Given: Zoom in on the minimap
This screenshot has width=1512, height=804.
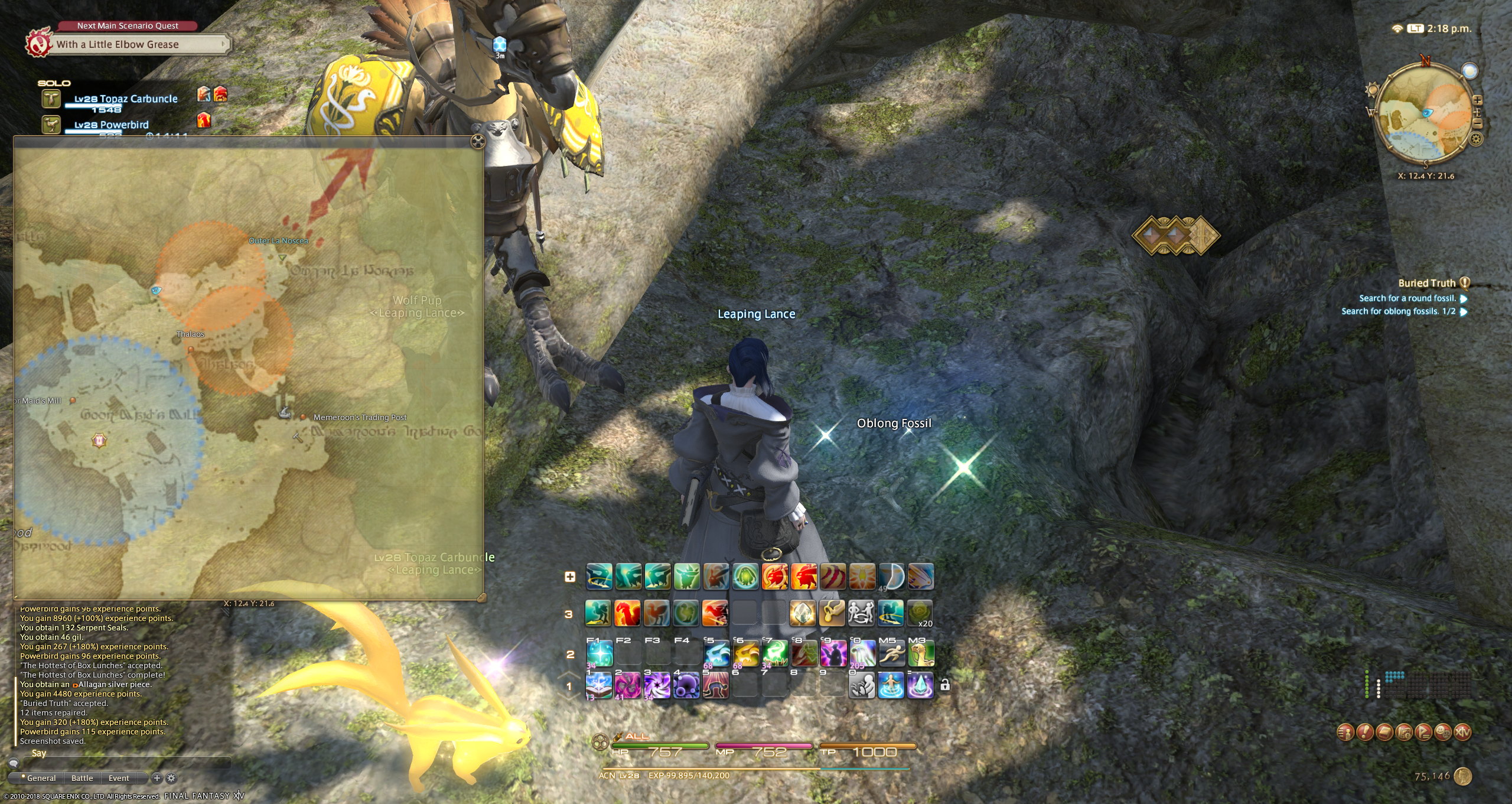Looking at the screenshot, I should point(1477,100).
